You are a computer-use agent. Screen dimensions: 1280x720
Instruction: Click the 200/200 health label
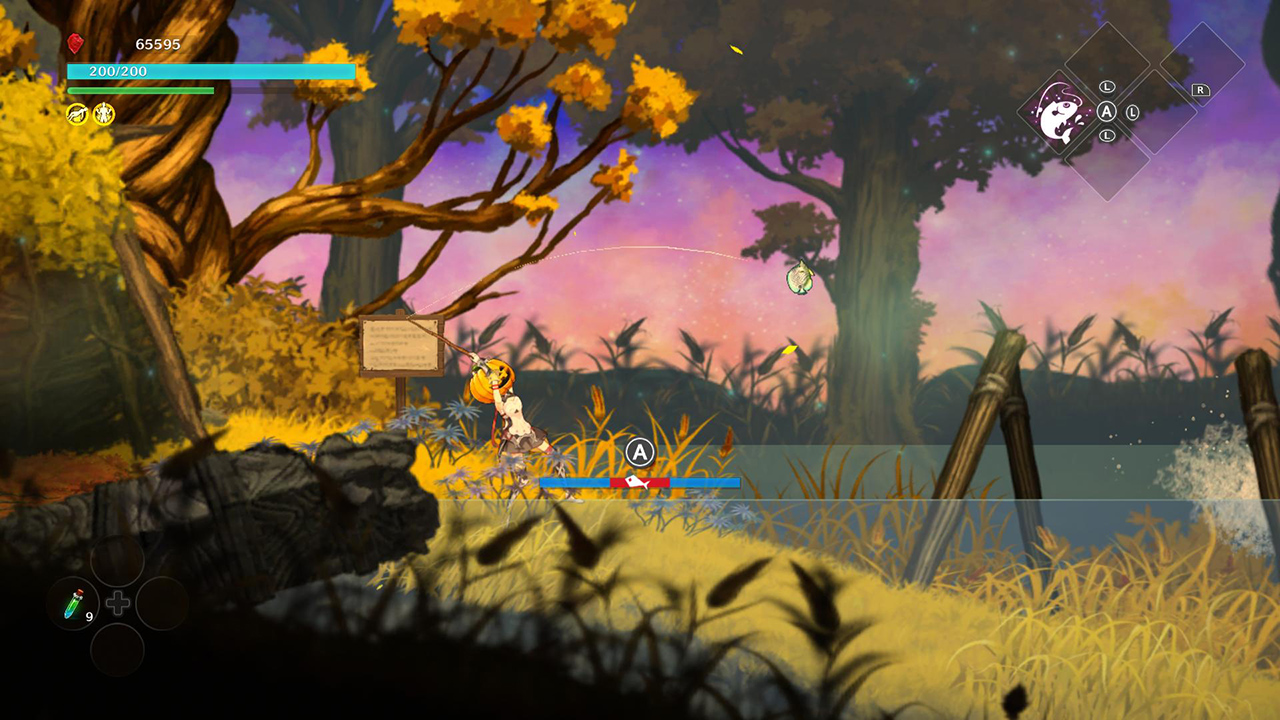[x=118, y=71]
